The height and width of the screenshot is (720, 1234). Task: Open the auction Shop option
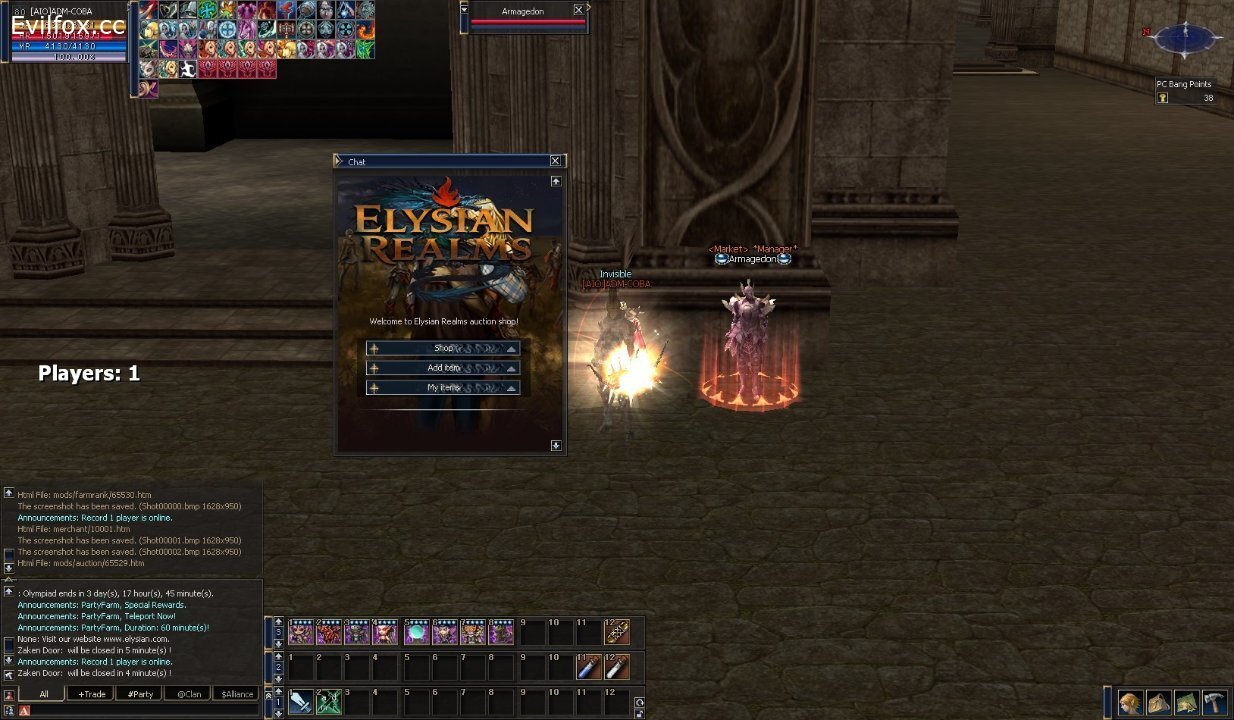coord(443,348)
